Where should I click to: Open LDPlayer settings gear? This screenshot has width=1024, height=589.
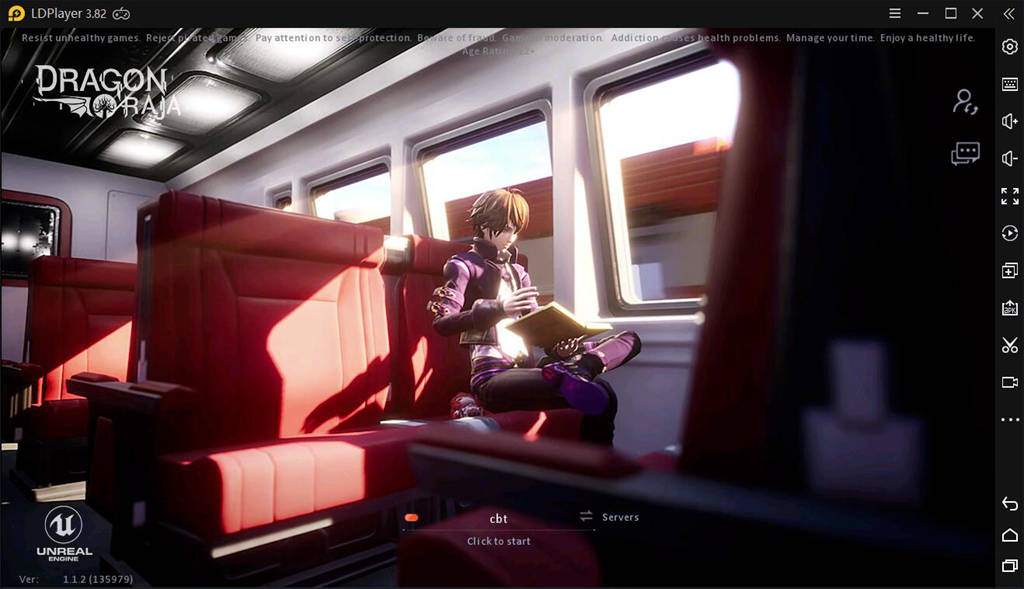point(1010,47)
